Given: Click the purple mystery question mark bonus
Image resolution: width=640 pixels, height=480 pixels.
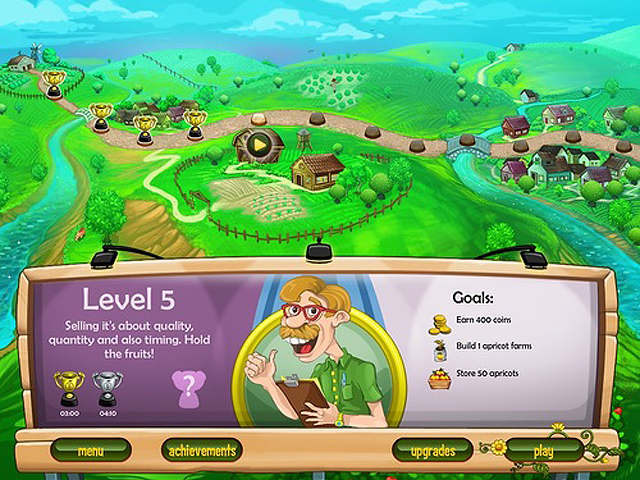Looking at the screenshot, I should coord(187,387).
